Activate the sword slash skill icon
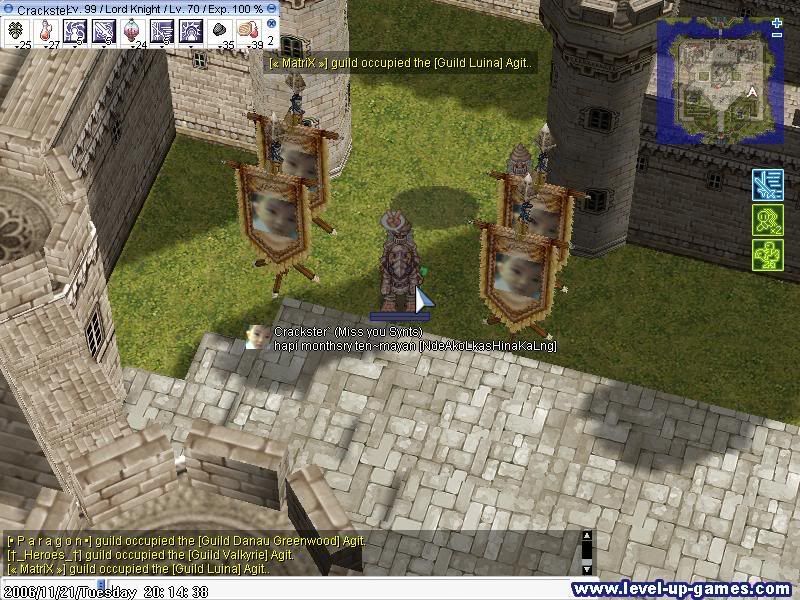Viewport: 800px width, 600px height. click(x=103, y=31)
